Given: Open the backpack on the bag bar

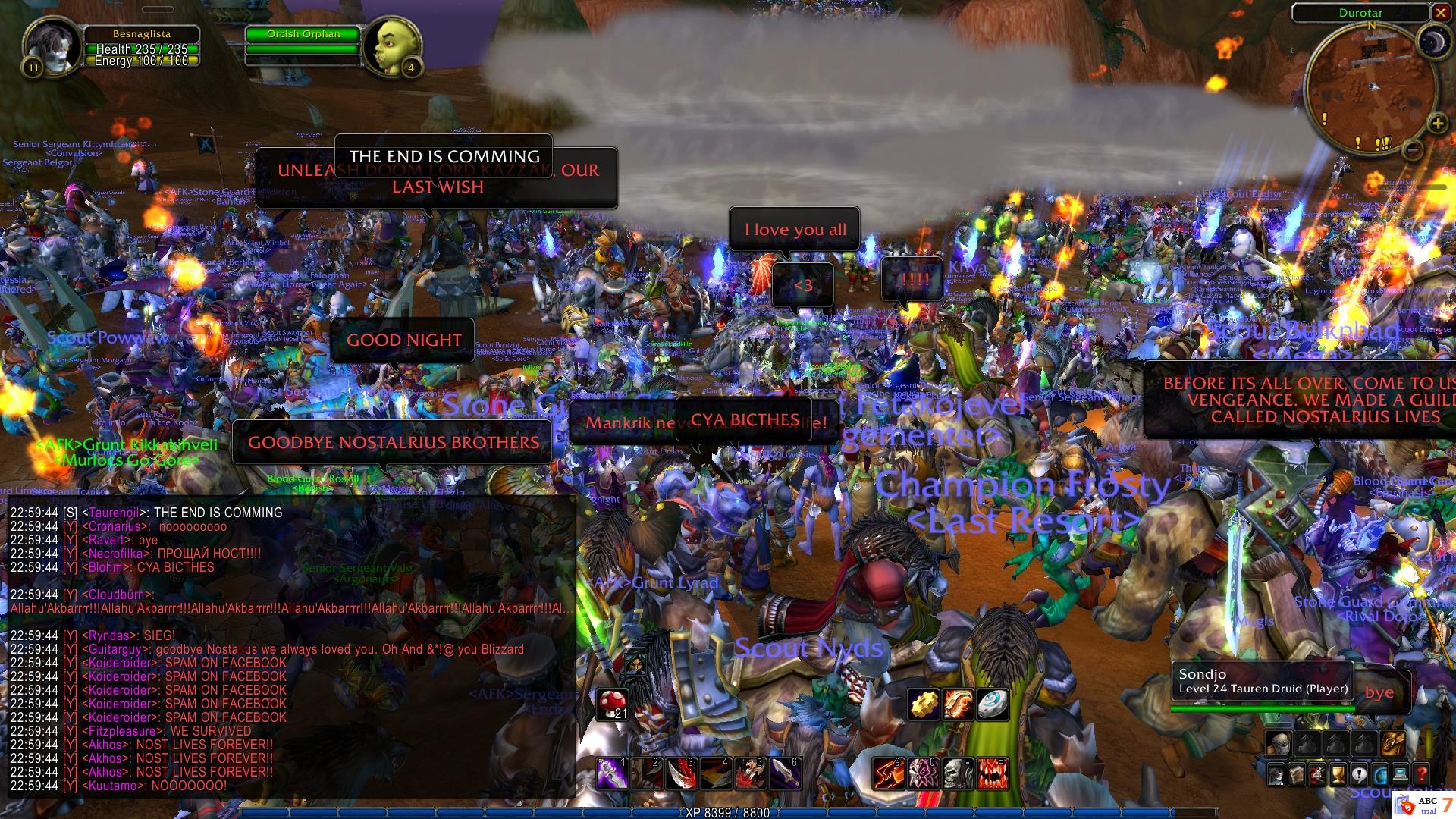Looking at the screenshot, I should click(x=1279, y=743).
